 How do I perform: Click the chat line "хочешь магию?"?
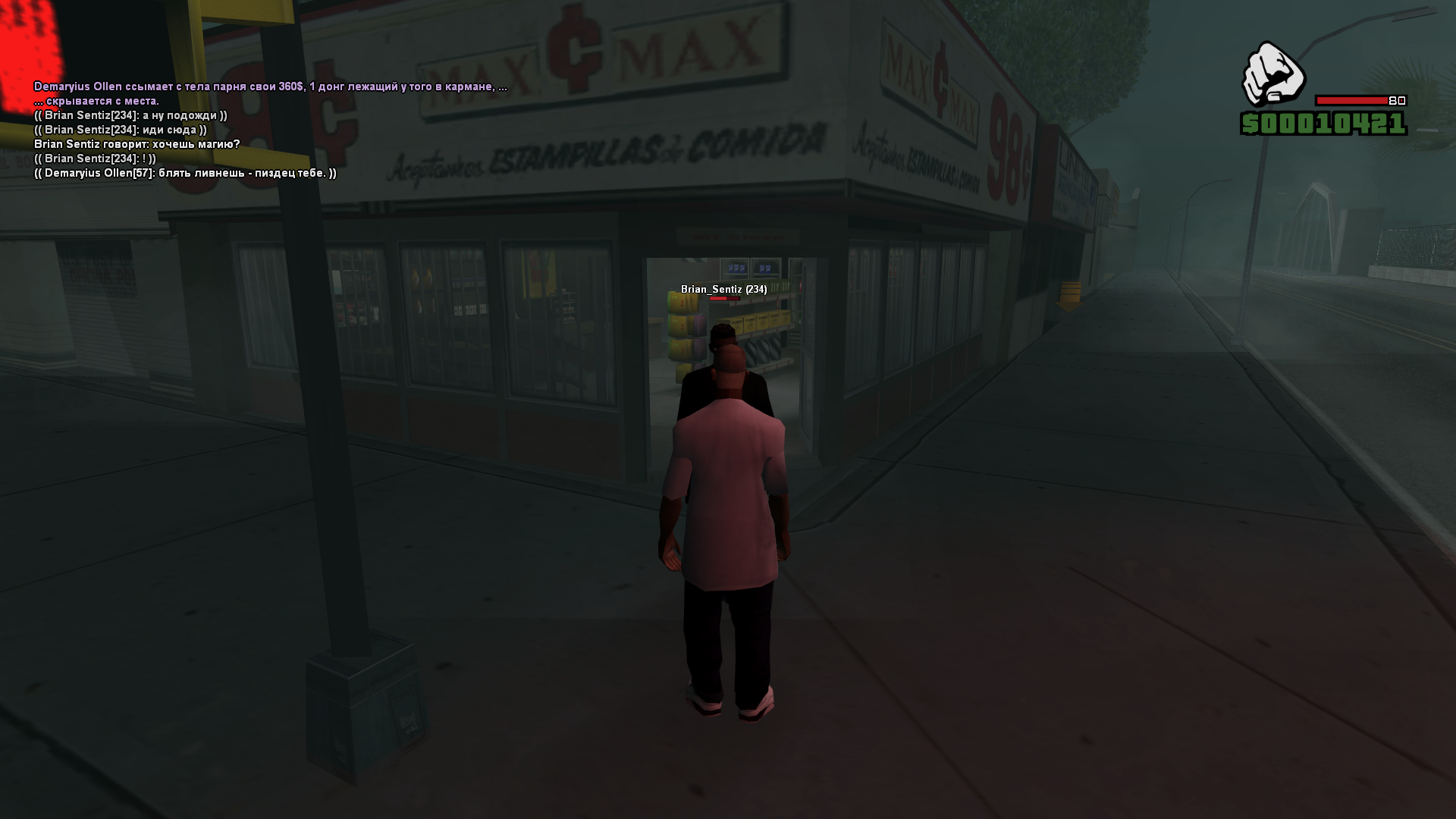(x=136, y=144)
